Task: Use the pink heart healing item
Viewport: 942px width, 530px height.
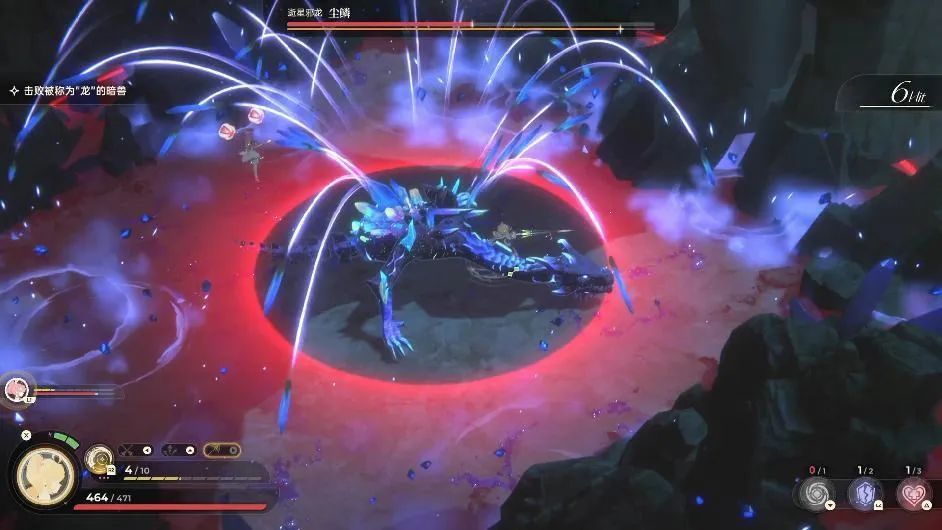Action: tap(911, 492)
